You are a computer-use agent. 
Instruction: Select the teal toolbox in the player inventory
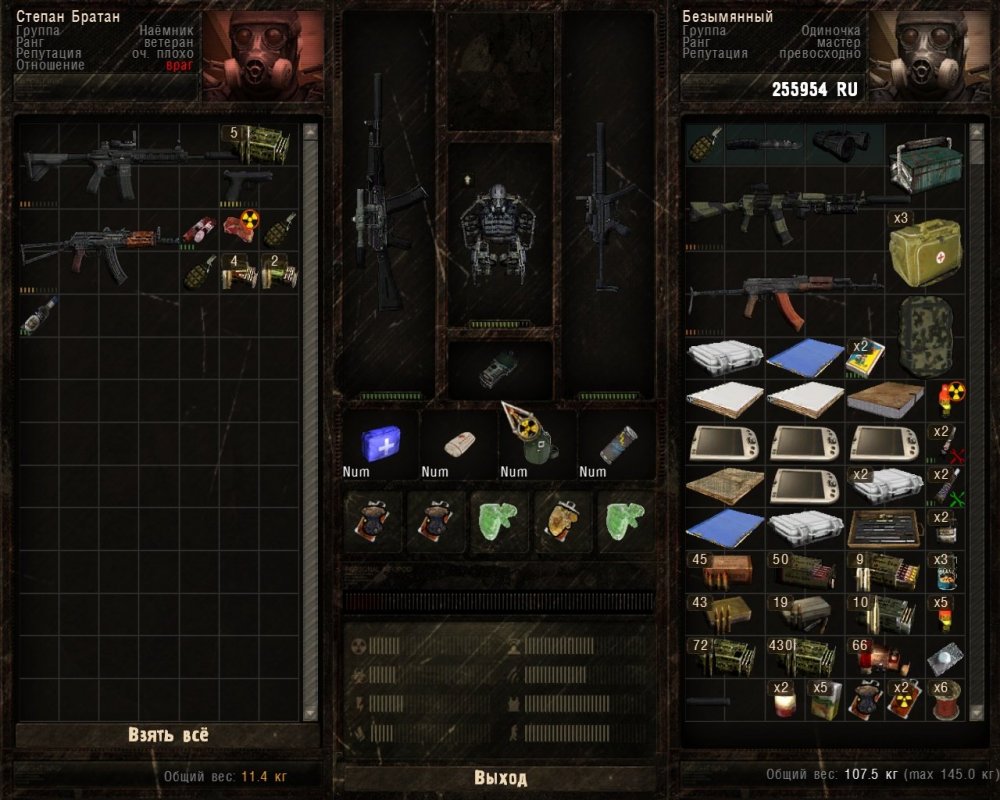pyautogui.click(x=924, y=159)
